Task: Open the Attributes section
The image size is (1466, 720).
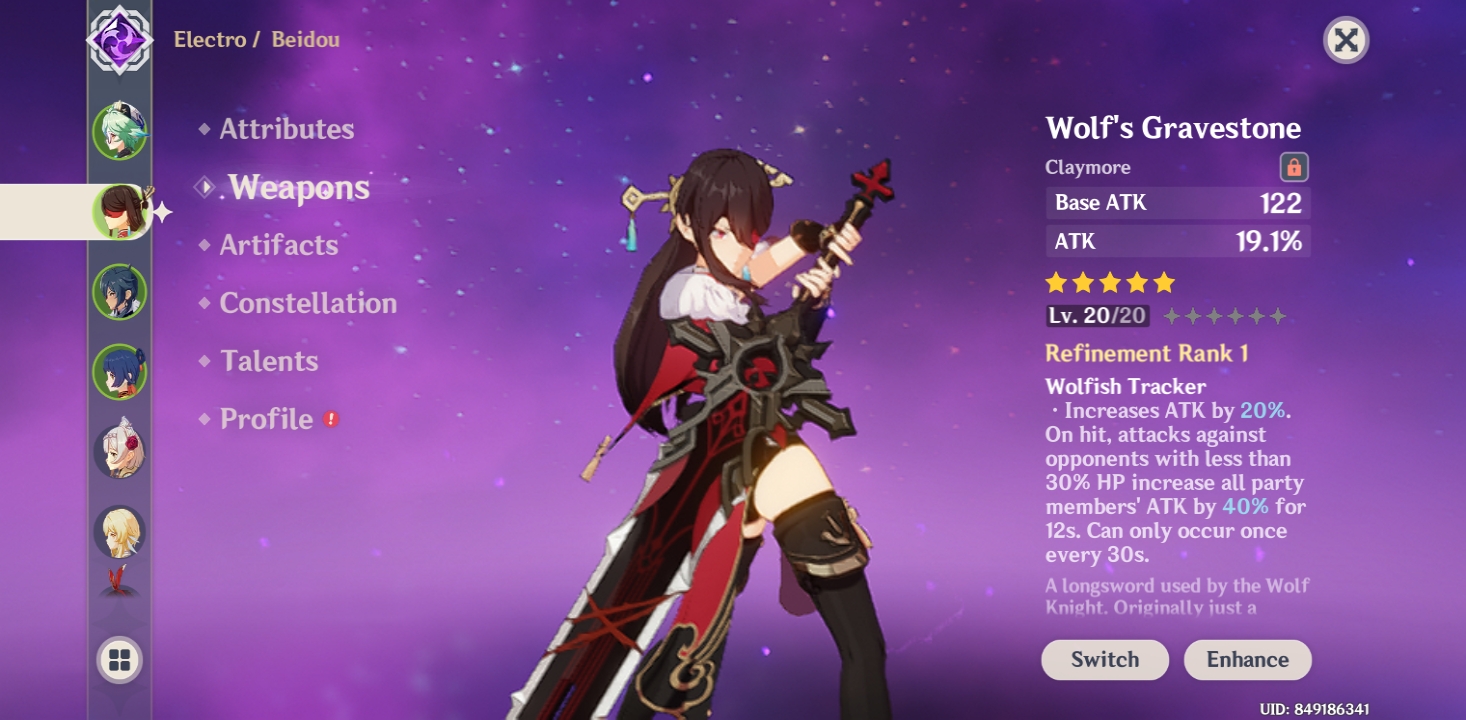Action: [289, 128]
